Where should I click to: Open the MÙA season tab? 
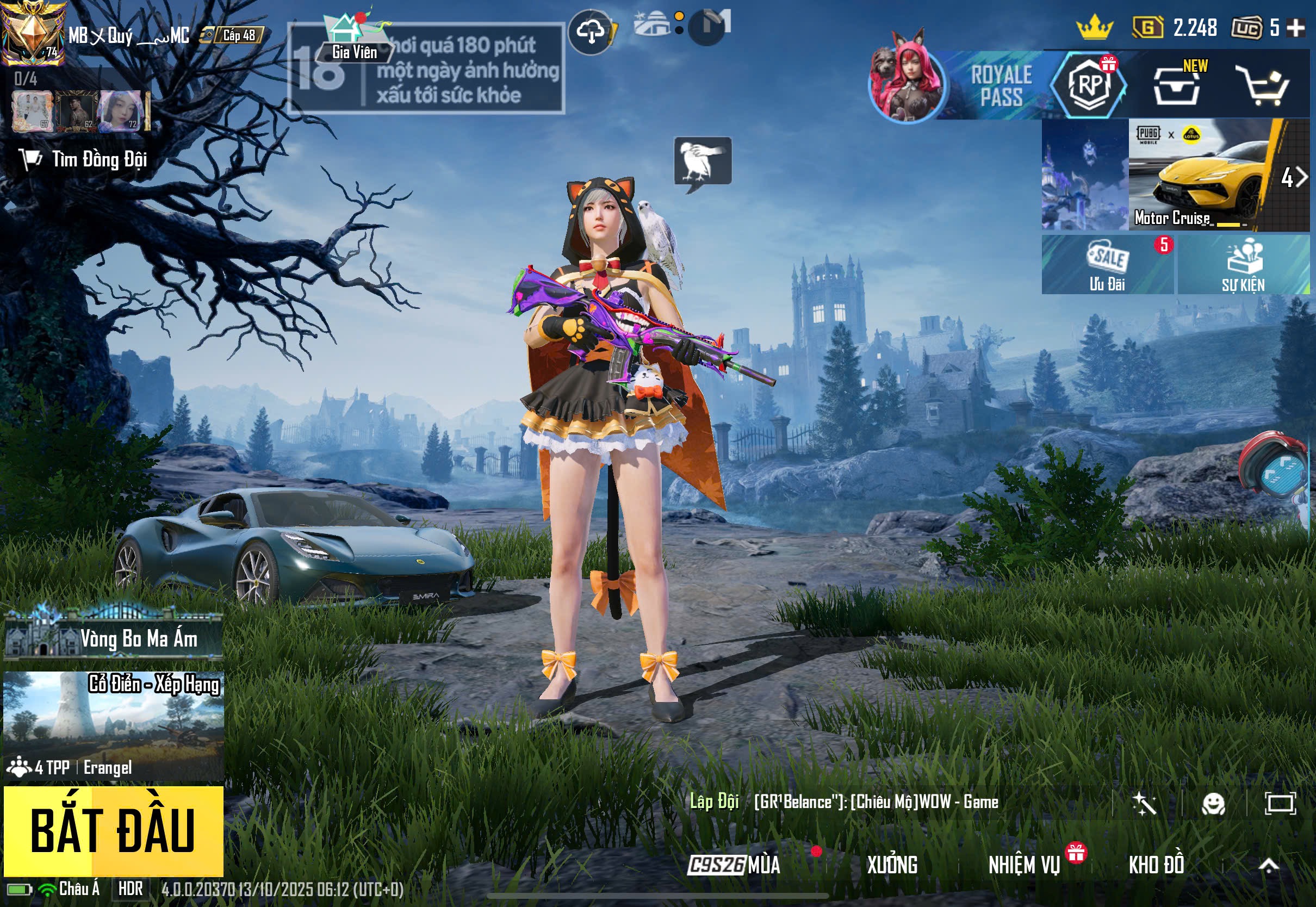tap(734, 865)
